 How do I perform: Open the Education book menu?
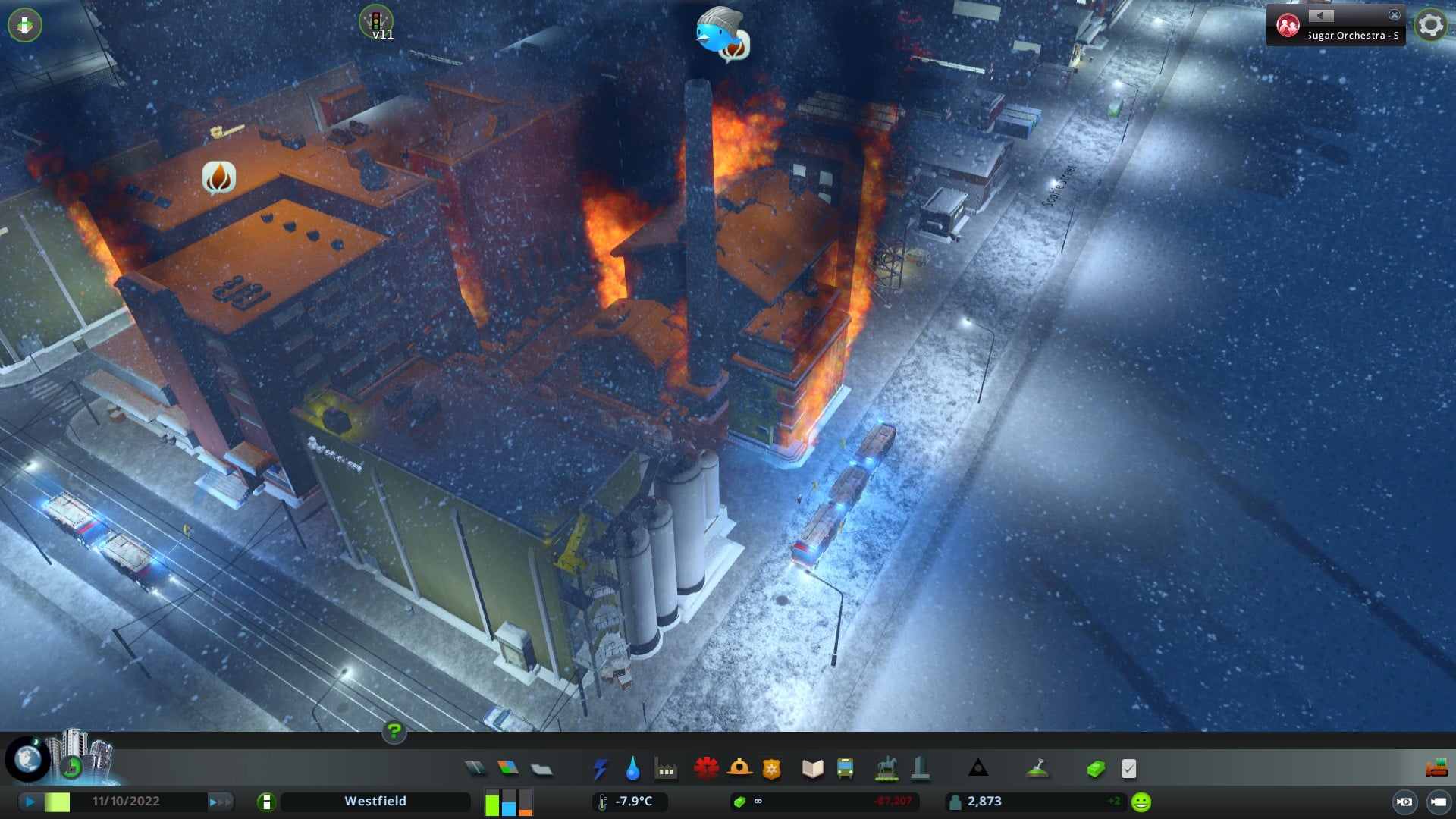[x=812, y=769]
